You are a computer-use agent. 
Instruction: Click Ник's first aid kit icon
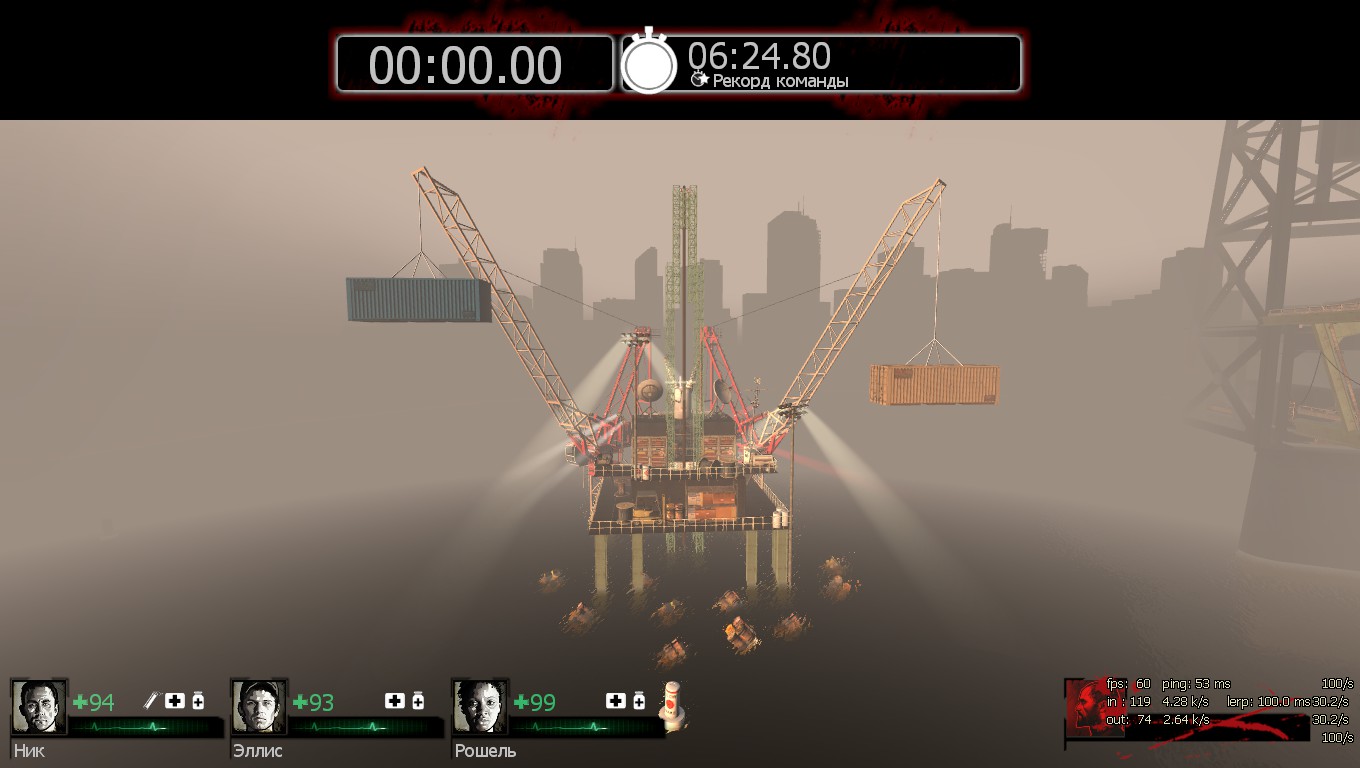(x=175, y=701)
